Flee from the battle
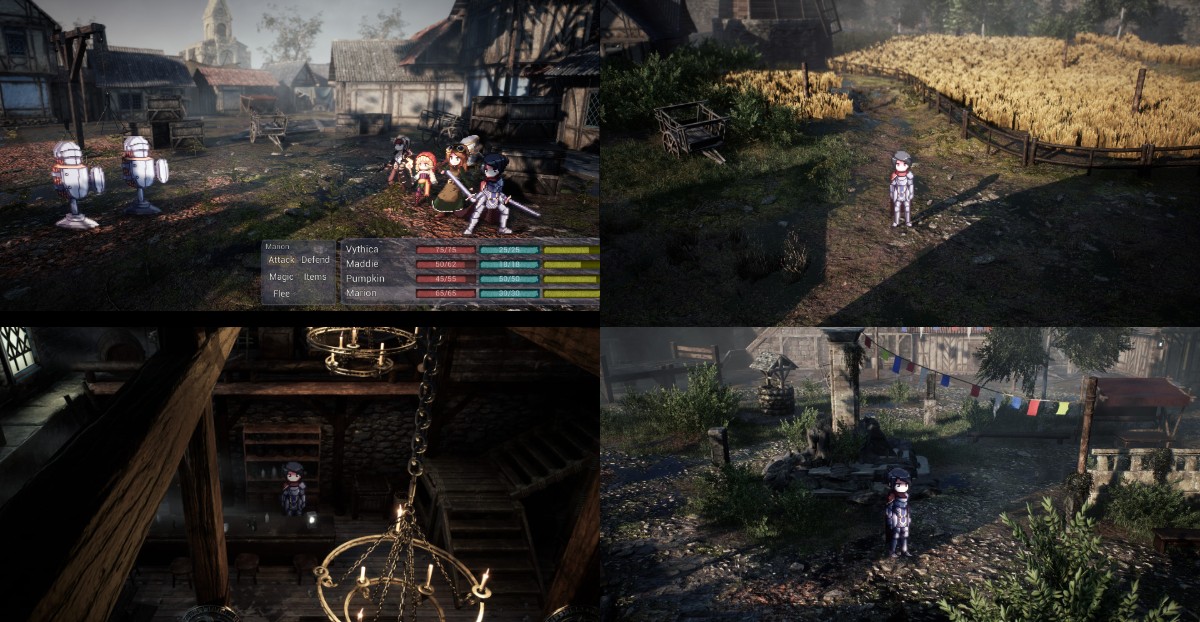The height and width of the screenshot is (622, 1200). [281, 294]
